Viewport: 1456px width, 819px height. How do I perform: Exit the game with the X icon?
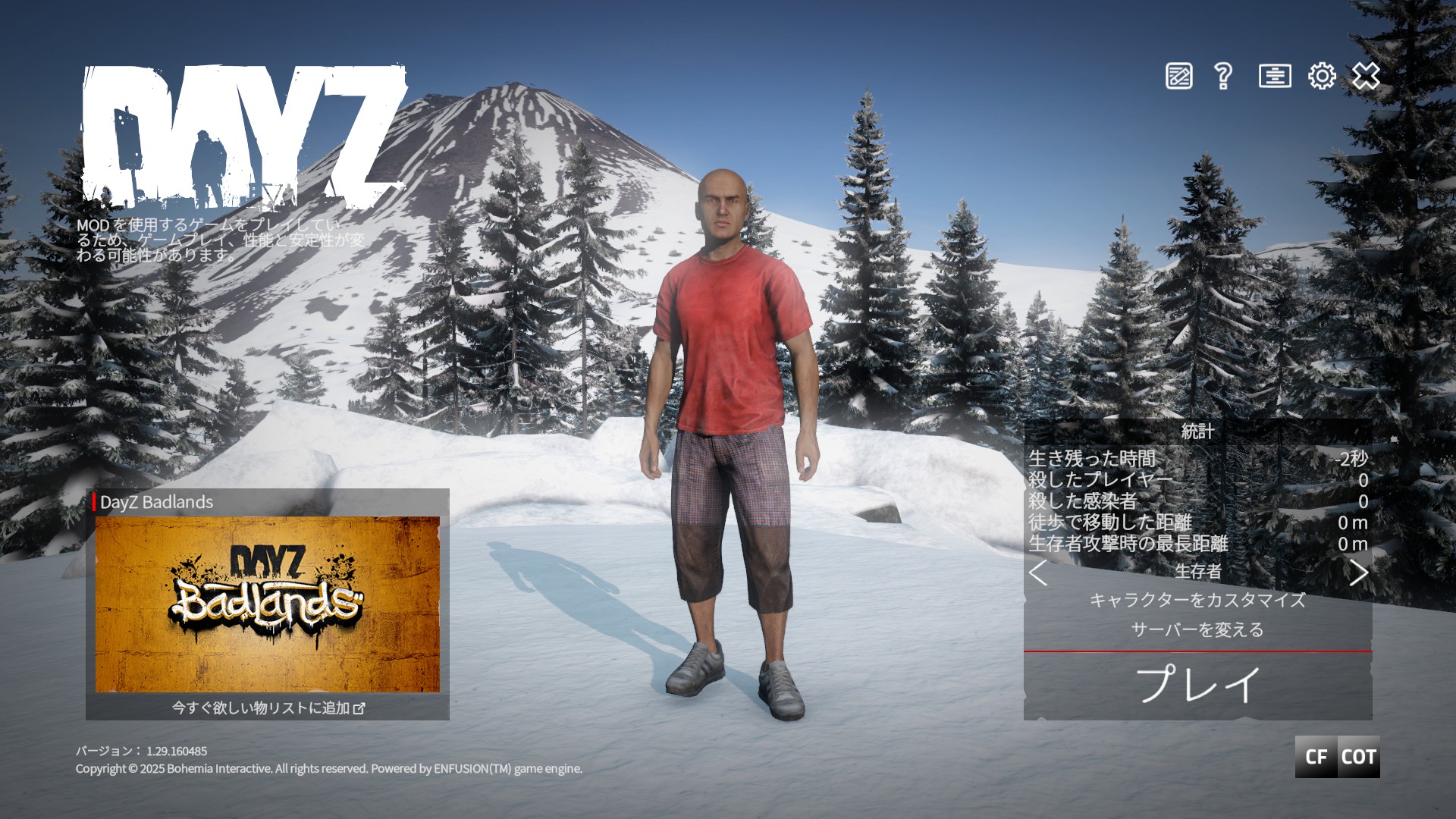click(x=1366, y=77)
